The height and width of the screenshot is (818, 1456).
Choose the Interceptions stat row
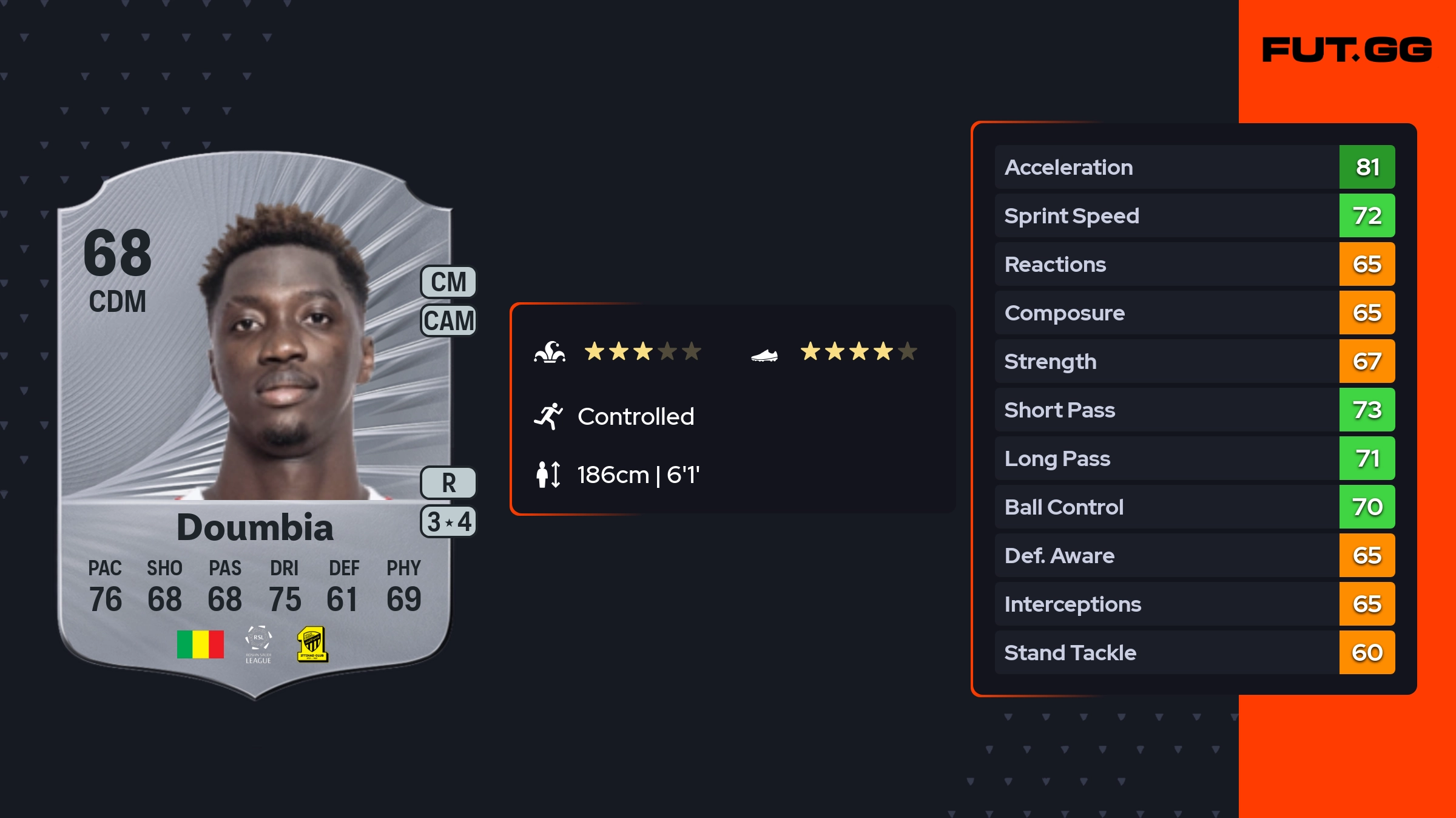click(x=1194, y=604)
